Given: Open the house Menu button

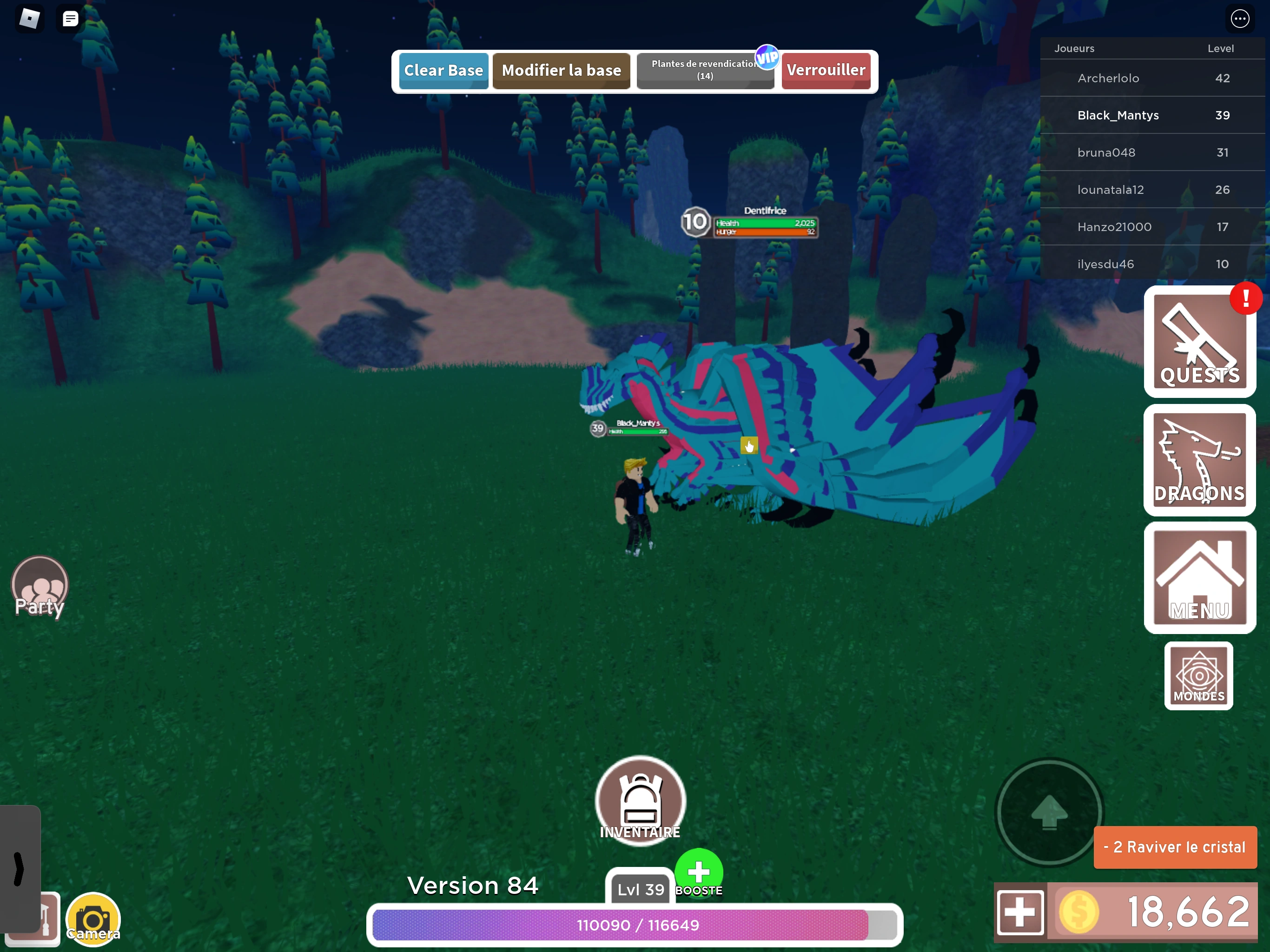Looking at the screenshot, I should tap(1199, 578).
